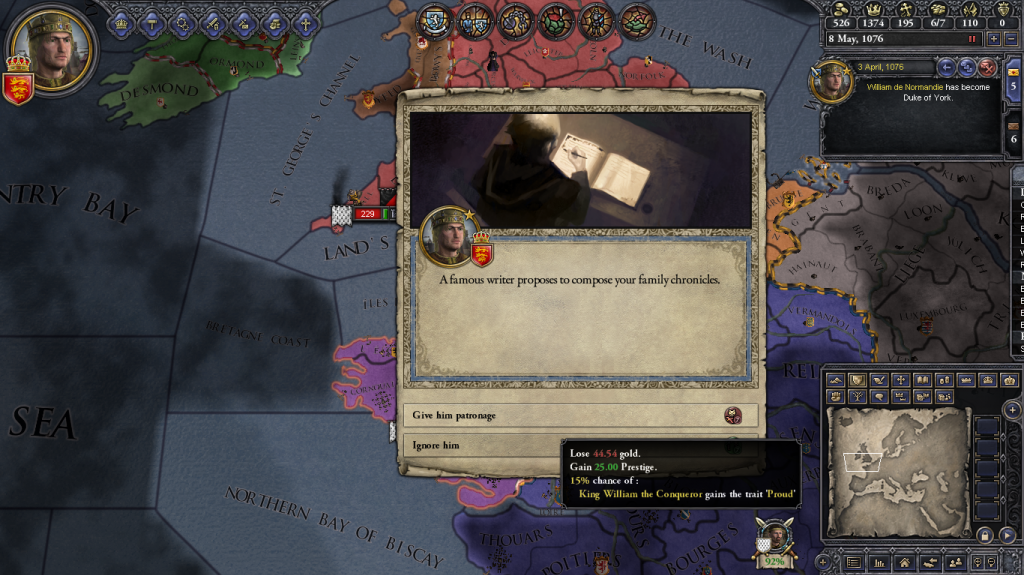1024x575 pixels.
Task: Open King William's portrait in top-left corner
Action: pos(52,48)
